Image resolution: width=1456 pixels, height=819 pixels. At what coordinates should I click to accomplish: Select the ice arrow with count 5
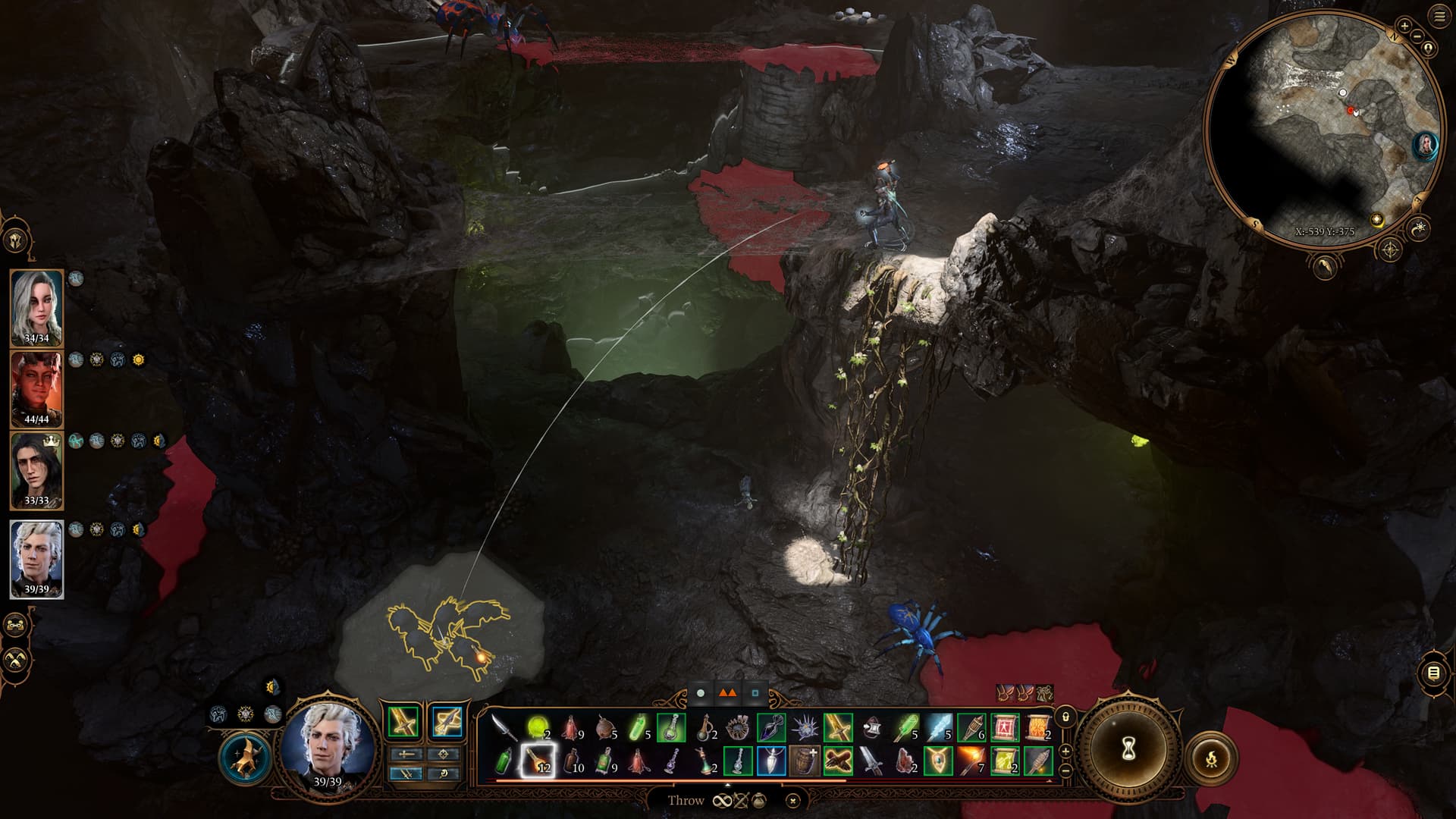[938, 728]
